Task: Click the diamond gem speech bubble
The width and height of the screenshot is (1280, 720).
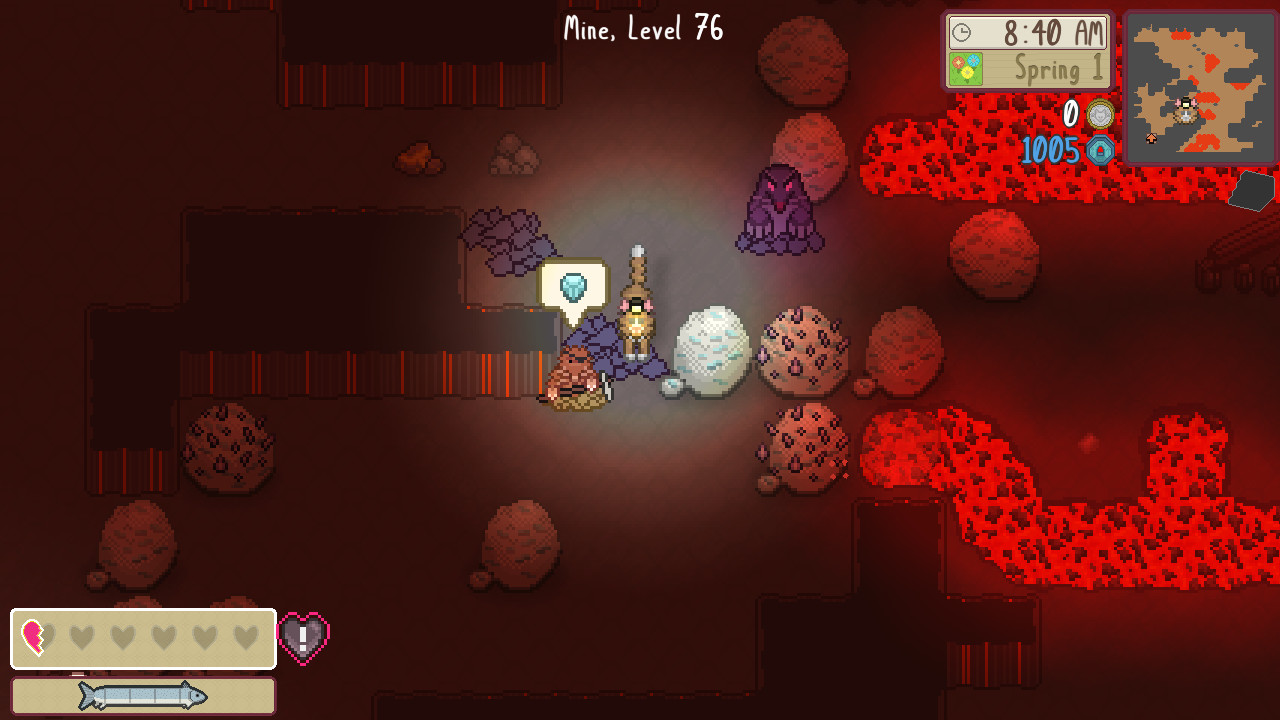Action: point(573,288)
